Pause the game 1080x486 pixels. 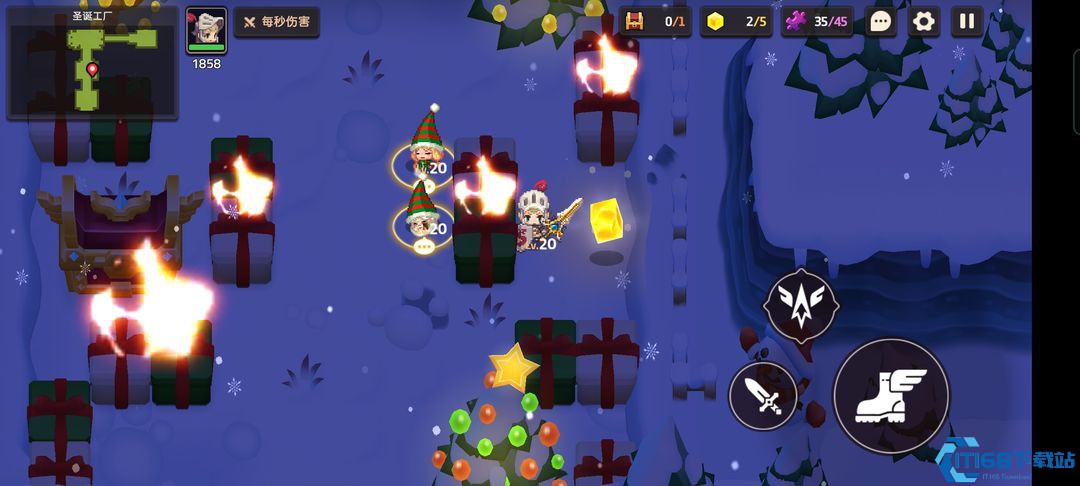coord(967,21)
